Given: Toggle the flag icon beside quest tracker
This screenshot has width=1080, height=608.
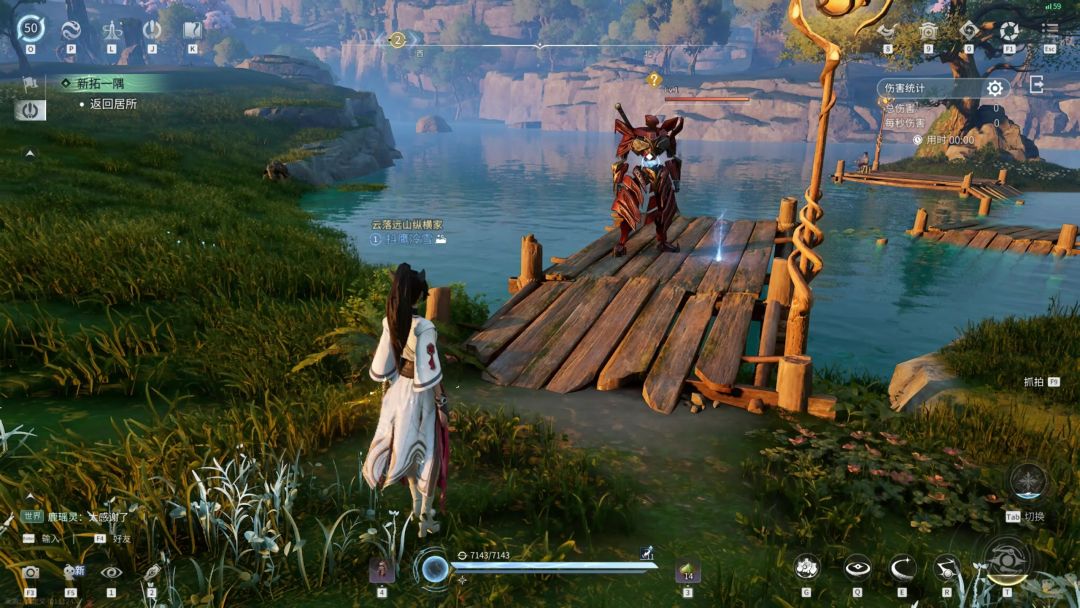Looking at the screenshot, I should click(30, 83).
